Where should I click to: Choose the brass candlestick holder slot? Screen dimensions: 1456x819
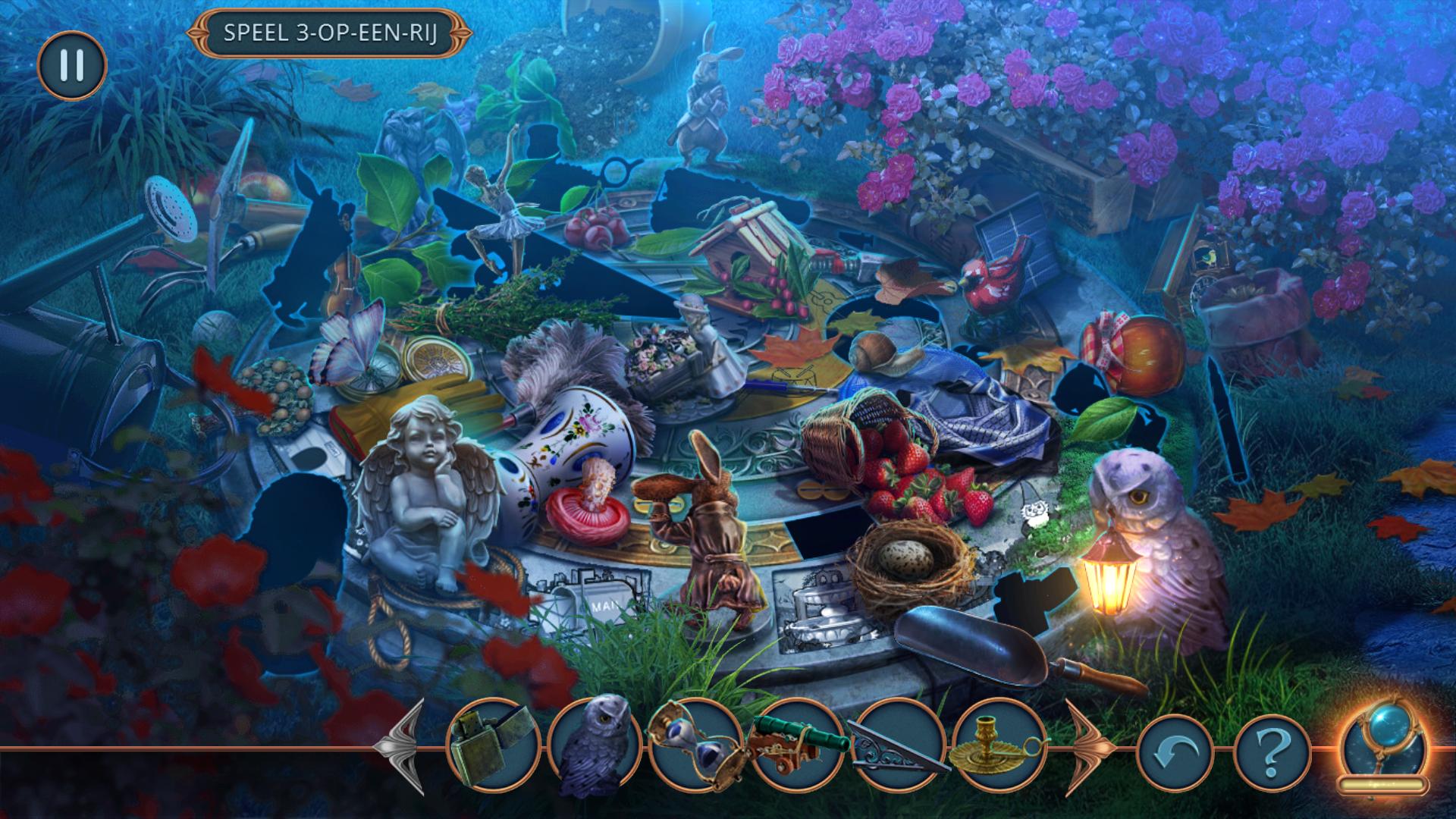pyautogui.click(x=999, y=744)
